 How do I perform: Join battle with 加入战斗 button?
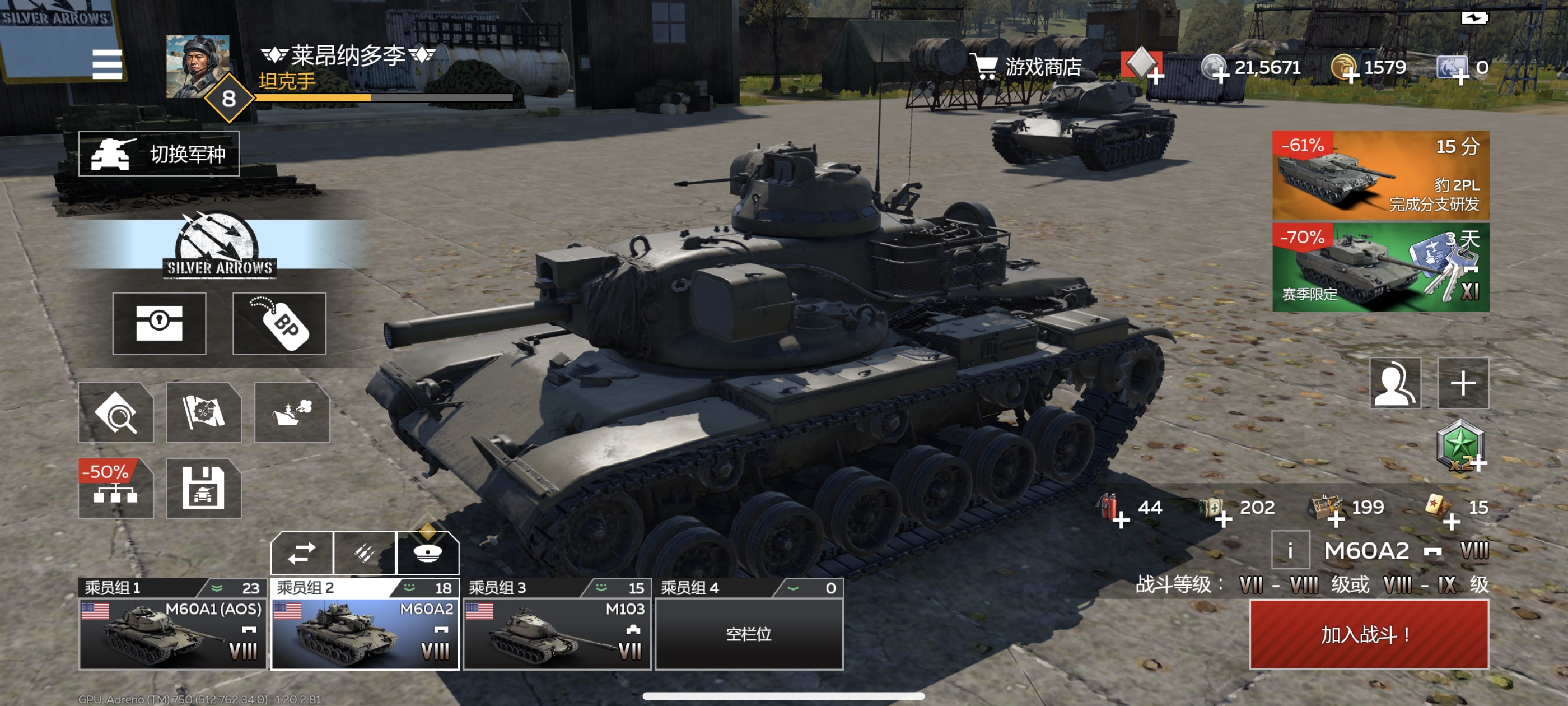click(1369, 634)
